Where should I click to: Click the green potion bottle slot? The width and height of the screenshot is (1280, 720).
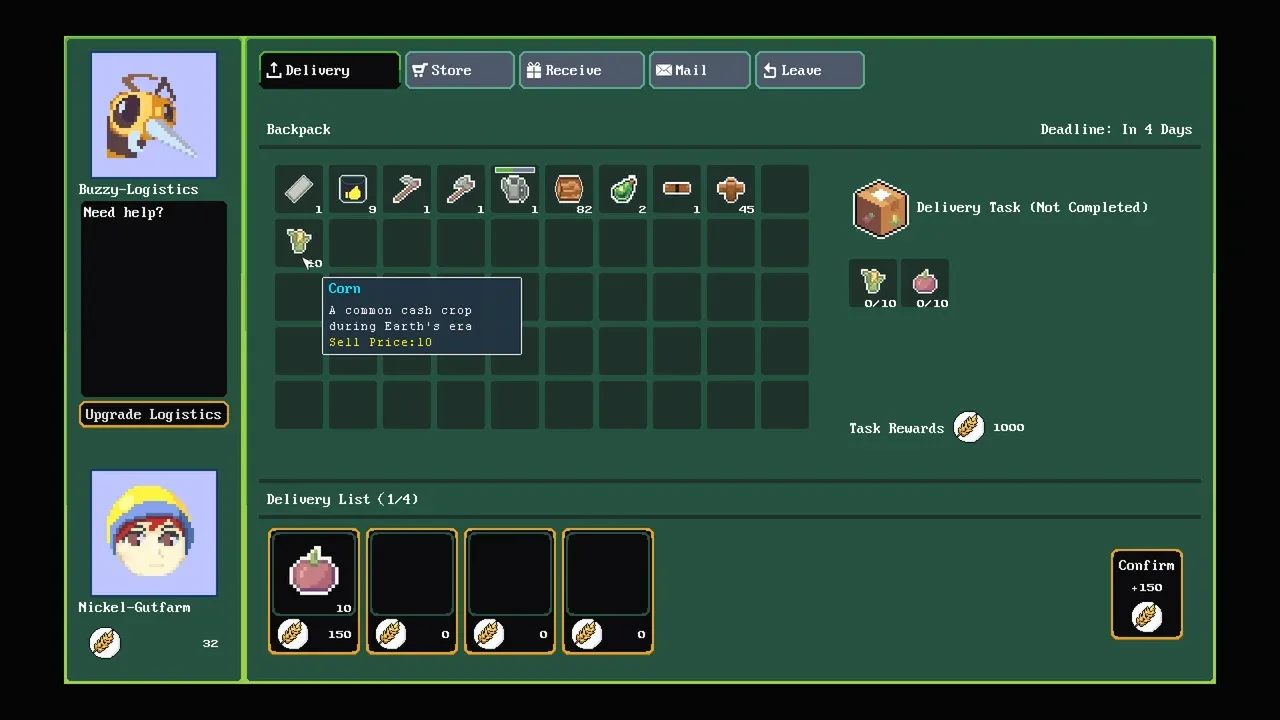[x=623, y=189]
